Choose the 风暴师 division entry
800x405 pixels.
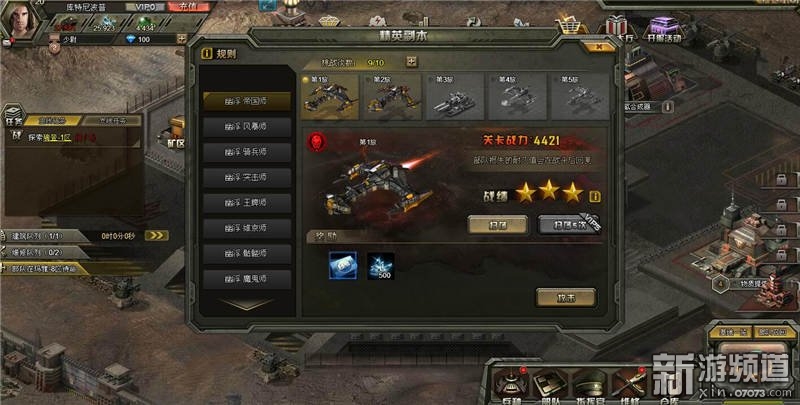point(247,126)
